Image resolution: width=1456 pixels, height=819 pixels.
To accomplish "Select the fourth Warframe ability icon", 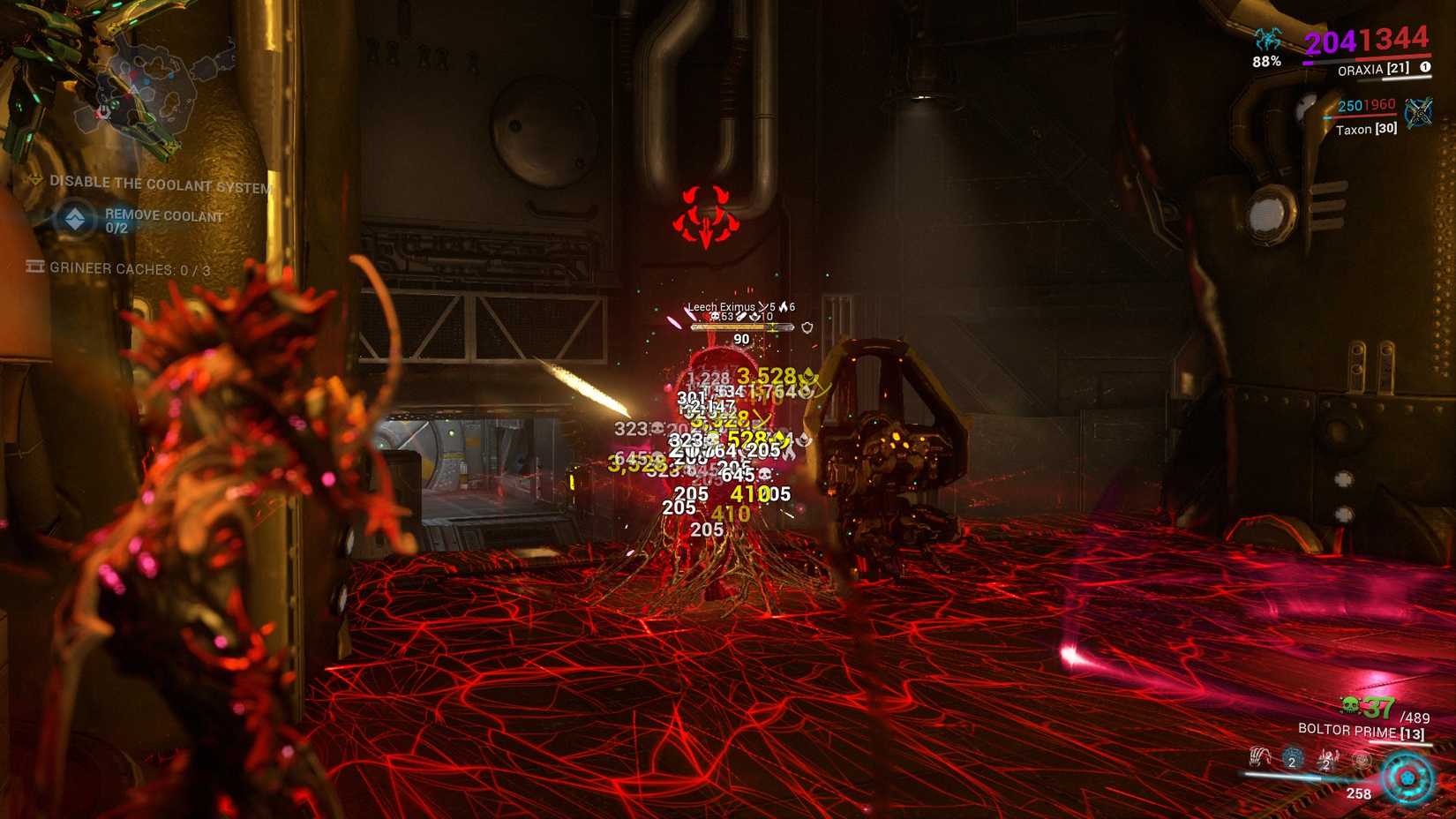I will coord(1362,761).
